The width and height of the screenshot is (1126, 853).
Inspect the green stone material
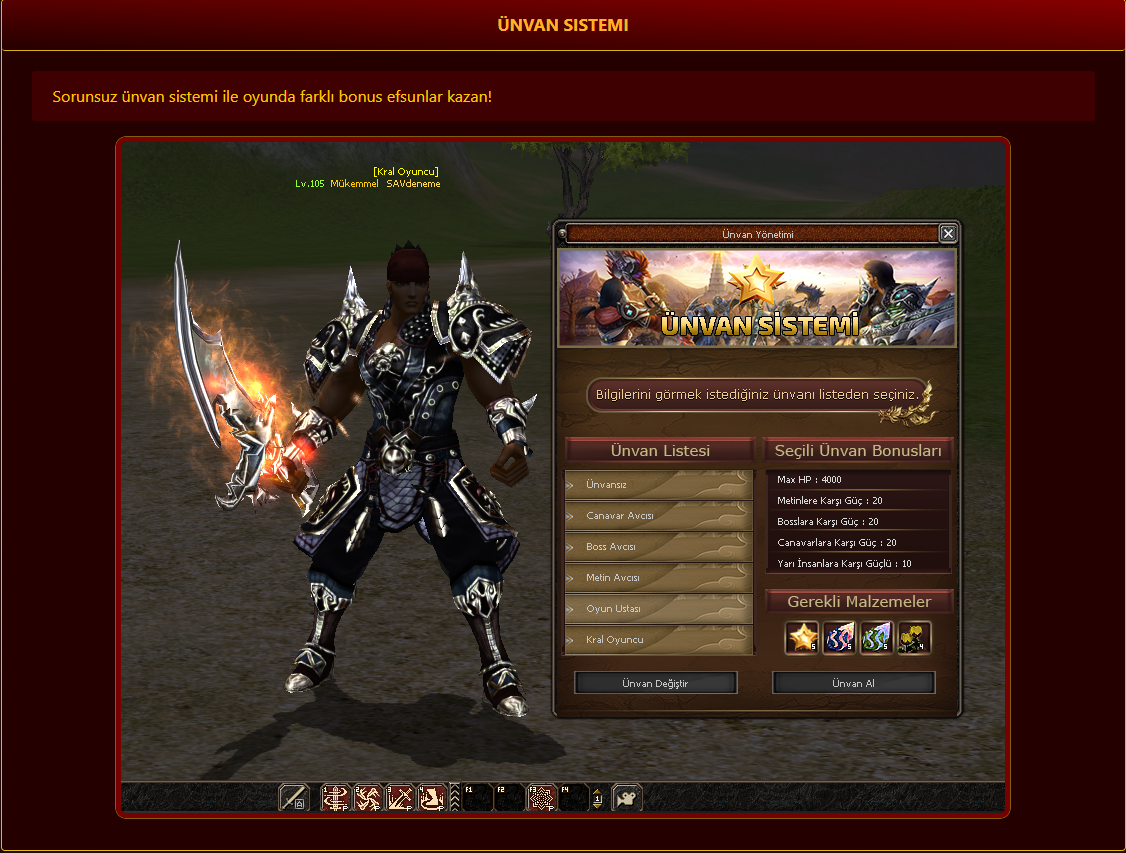click(x=876, y=637)
